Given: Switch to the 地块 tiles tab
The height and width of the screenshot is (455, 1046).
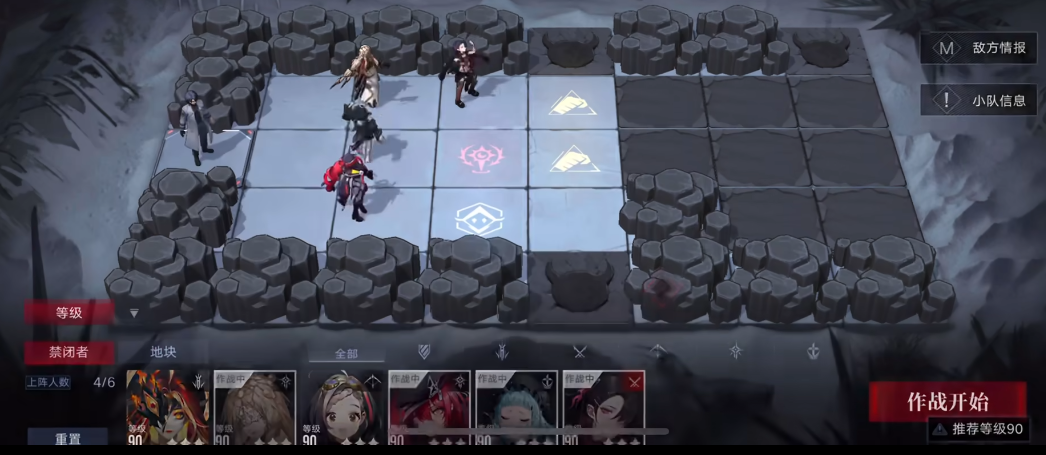Looking at the screenshot, I should (163, 352).
